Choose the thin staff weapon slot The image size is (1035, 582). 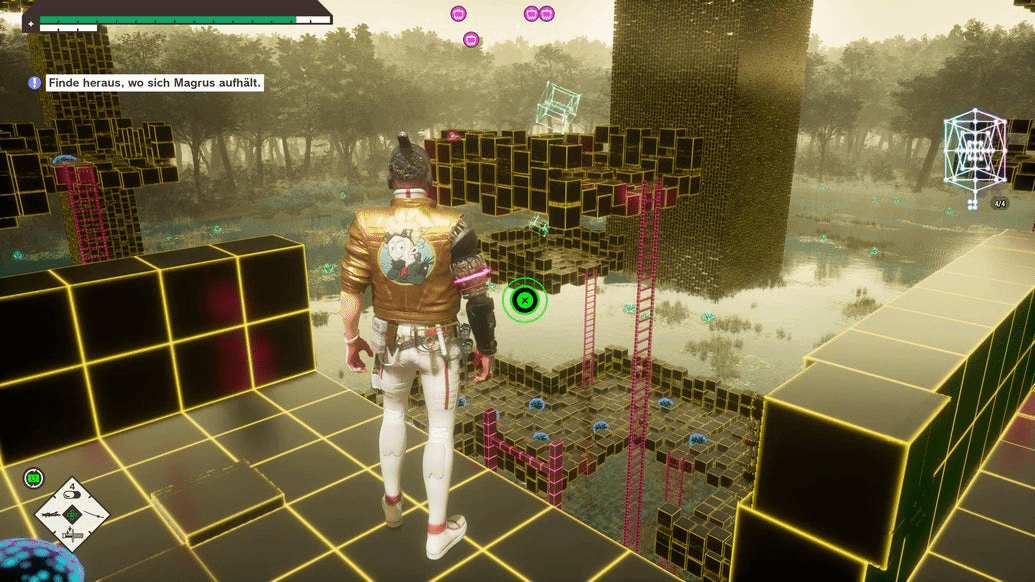[x=93, y=514]
